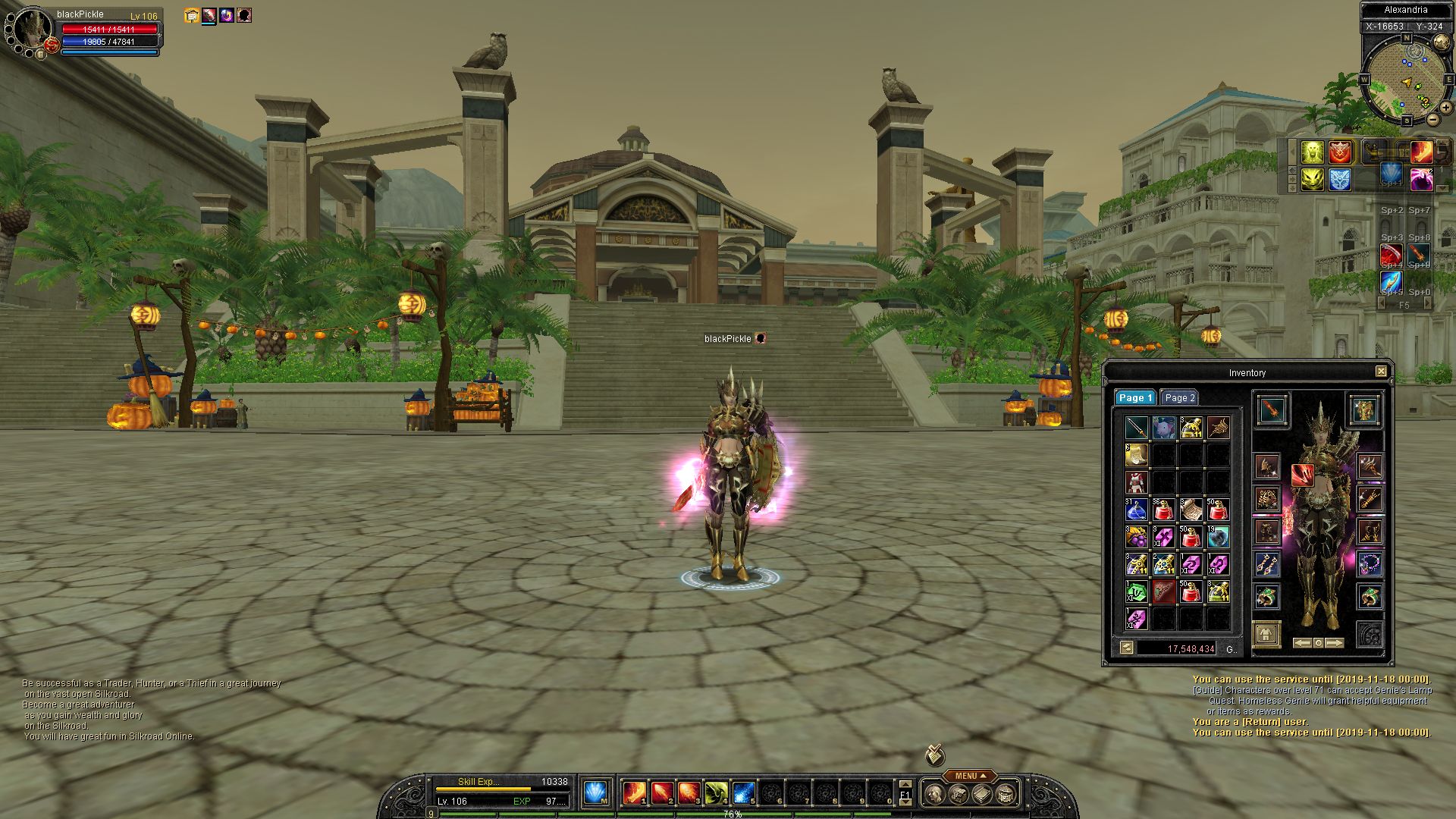Use the green bird skill in slot 4
The image size is (1456, 819).
(716, 793)
